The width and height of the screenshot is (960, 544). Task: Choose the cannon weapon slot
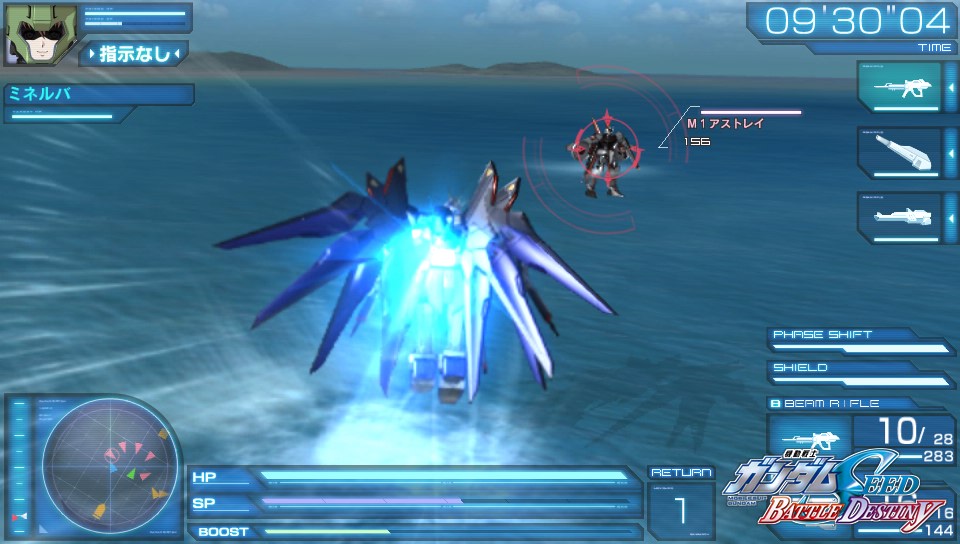click(x=898, y=152)
